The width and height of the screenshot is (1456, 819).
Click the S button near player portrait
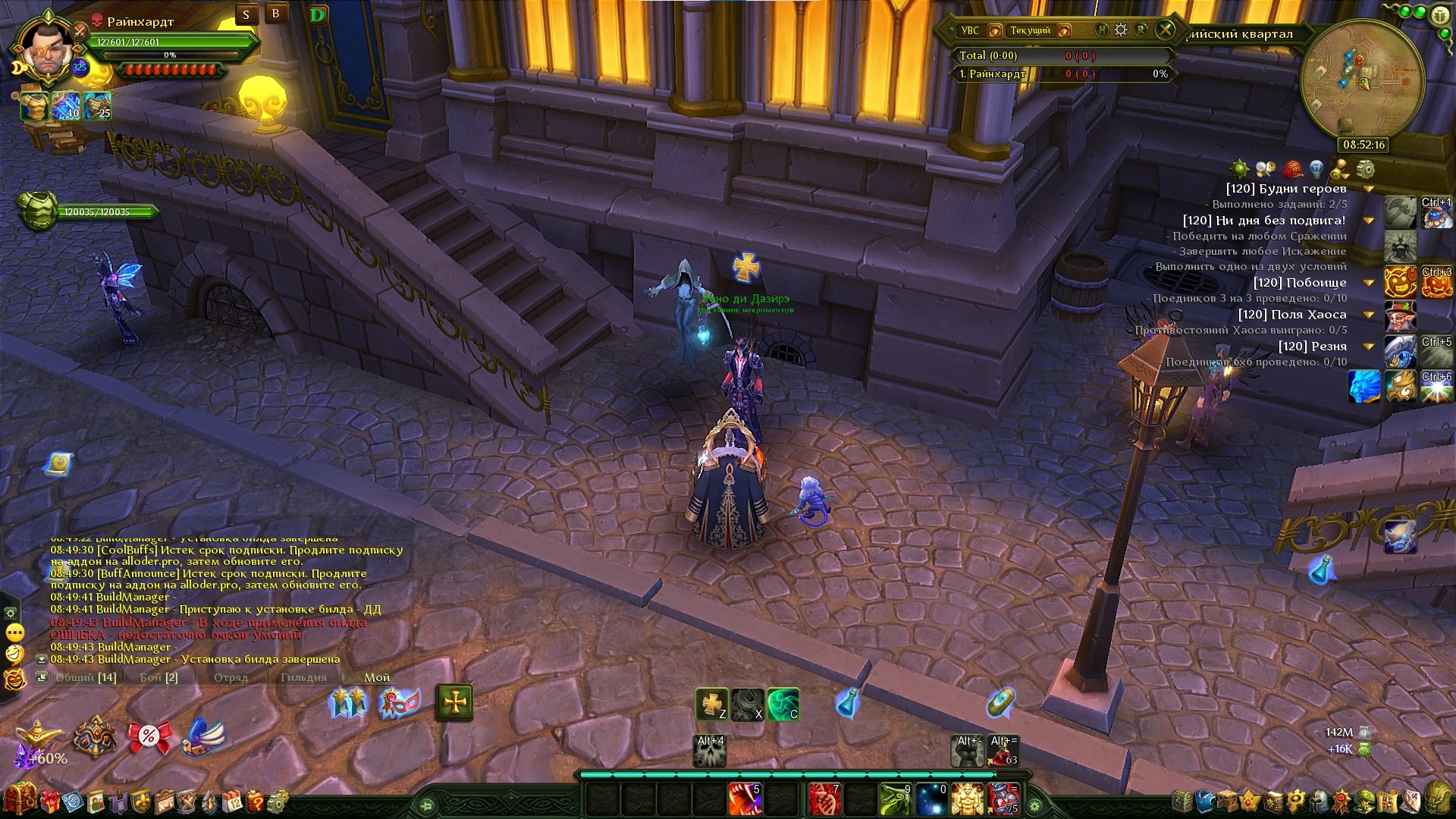[246, 15]
